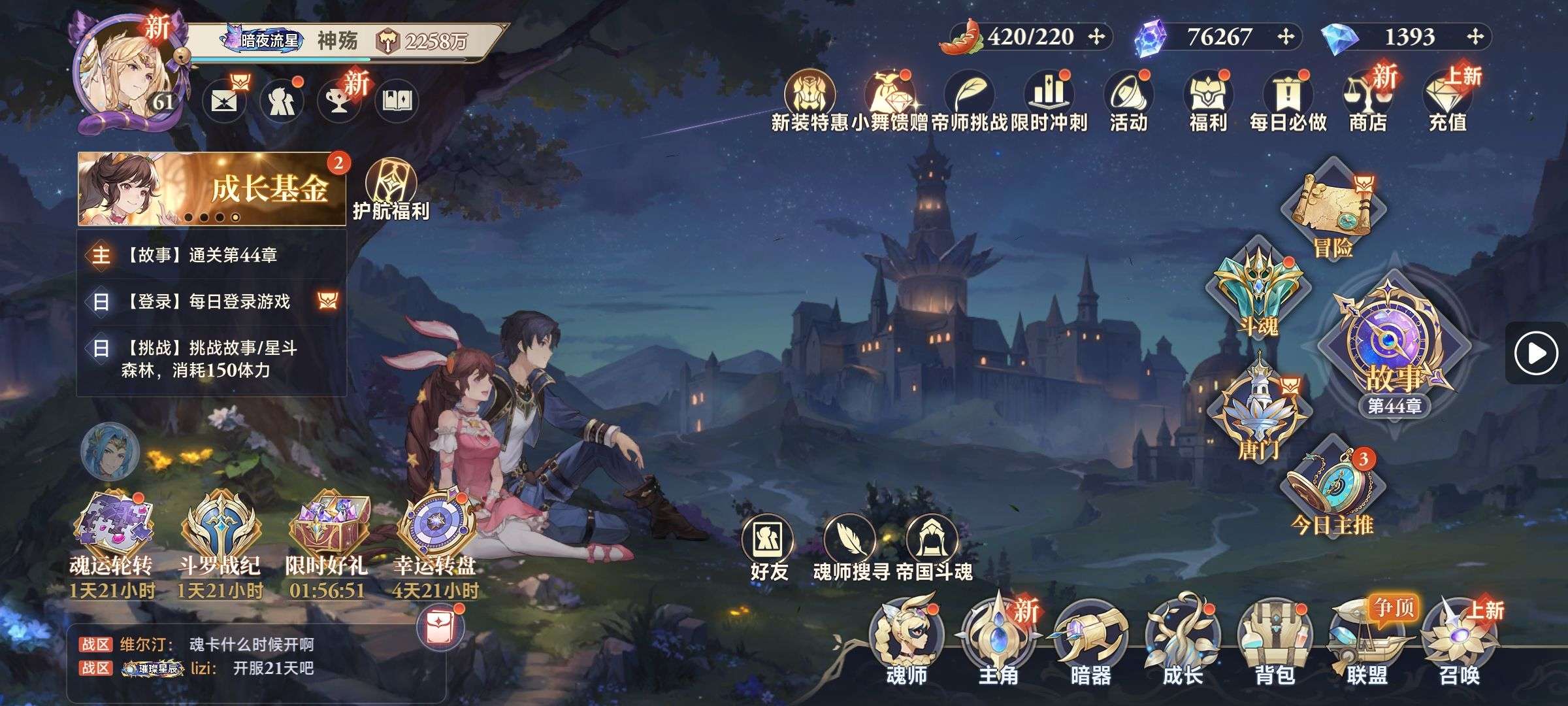Screen dimensions: 1568x706
Task: Open the mail envelope icon
Action: coord(223,101)
